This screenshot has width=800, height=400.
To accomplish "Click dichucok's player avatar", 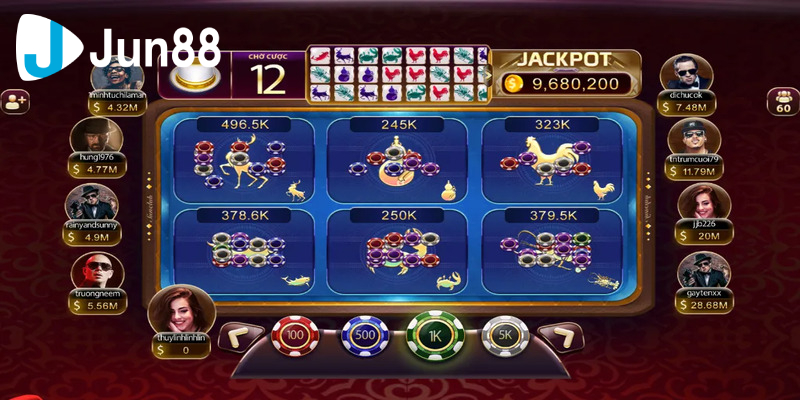I will point(688,75).
